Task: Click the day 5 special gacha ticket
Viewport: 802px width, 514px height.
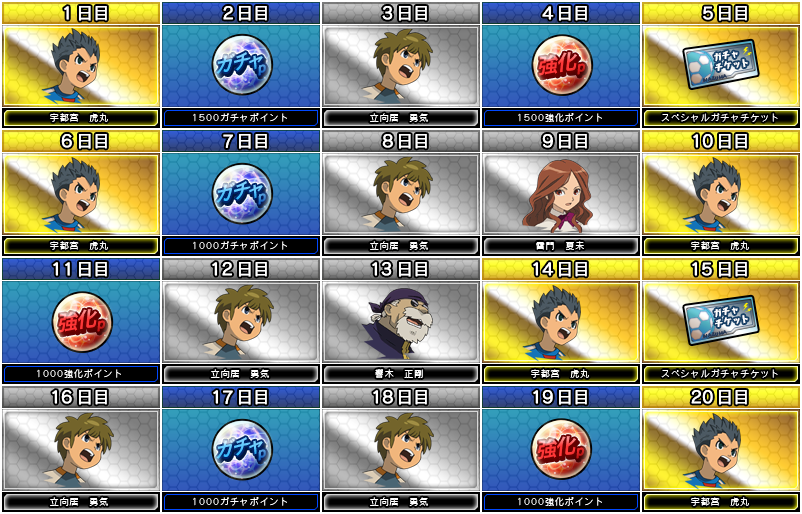Action: (720, 65)
